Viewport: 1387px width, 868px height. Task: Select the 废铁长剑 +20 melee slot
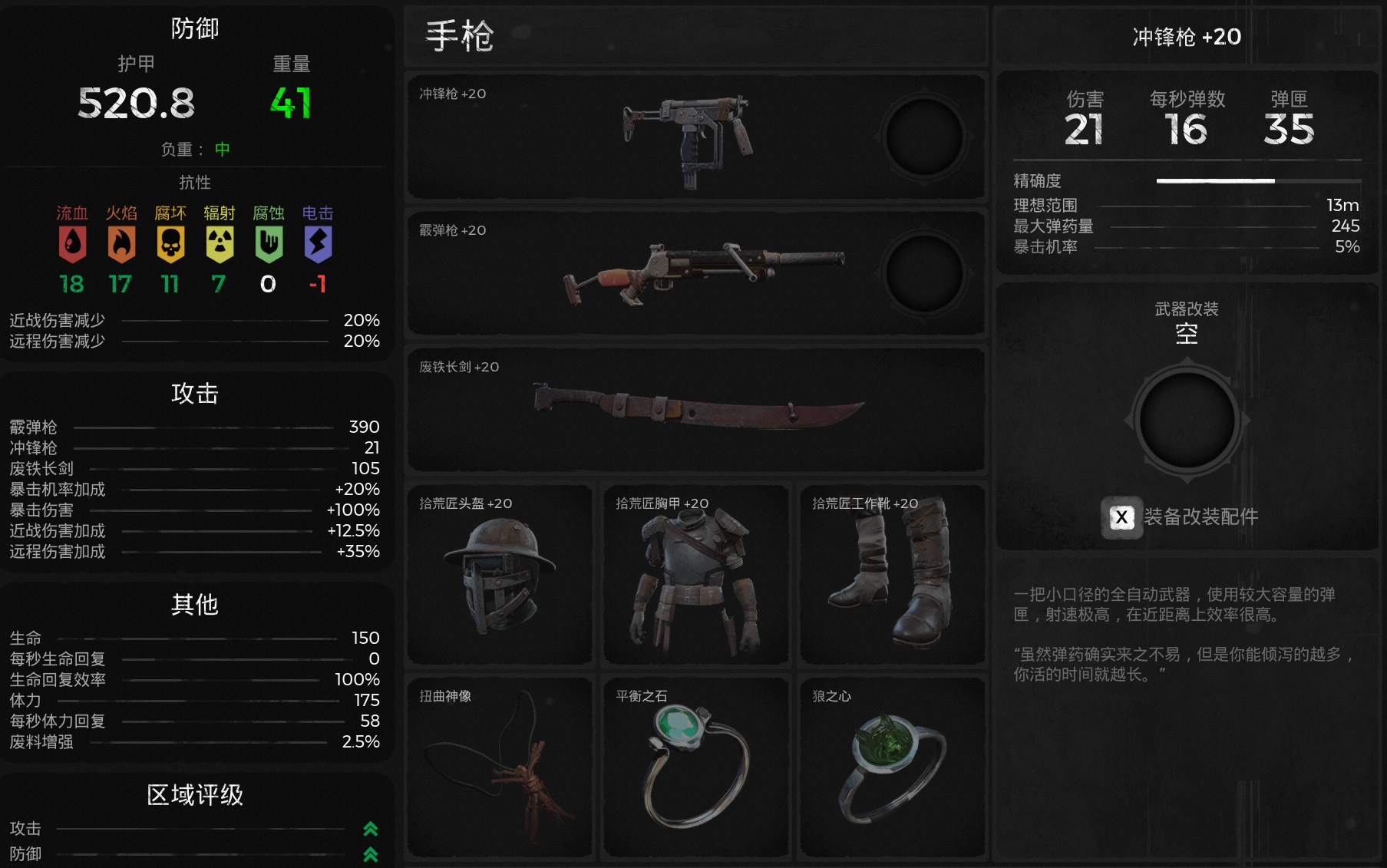[x=695, y=410]
